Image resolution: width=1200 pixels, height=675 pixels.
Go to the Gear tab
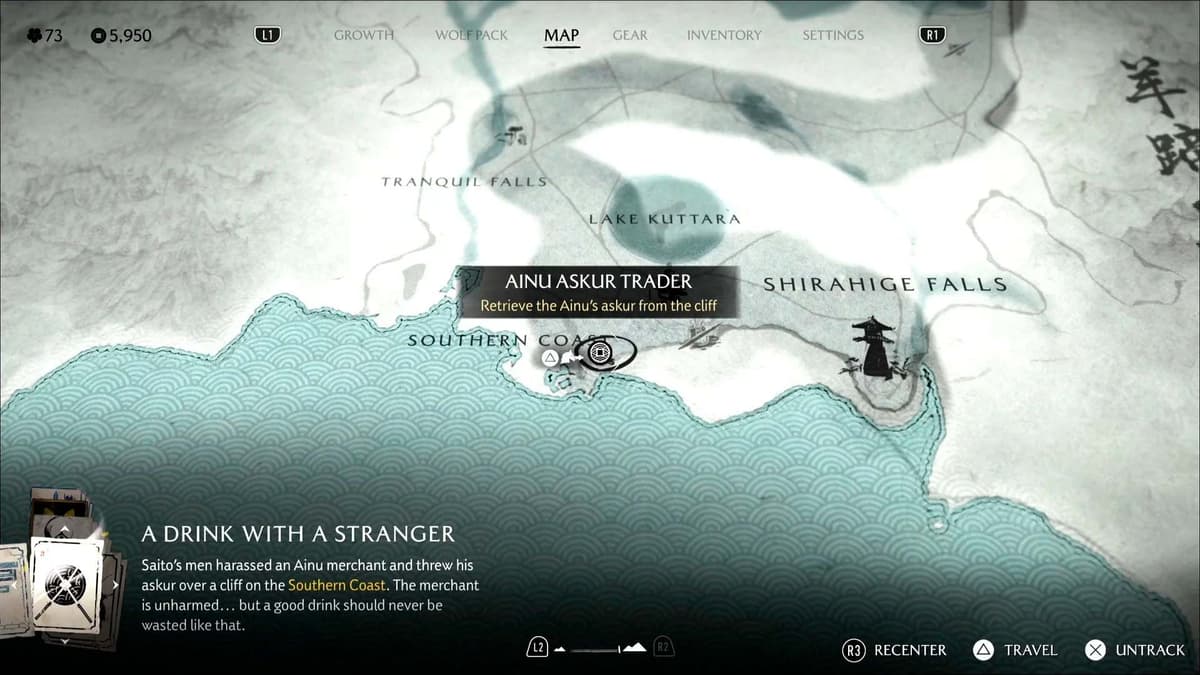[x=630, y=35]
